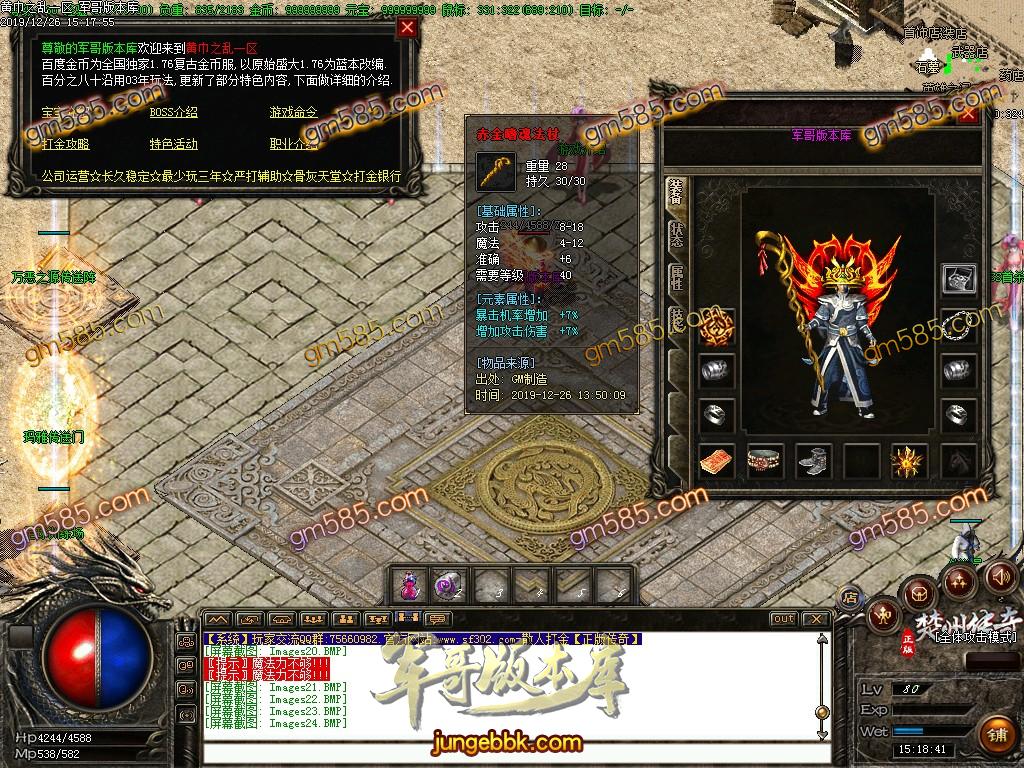Viewport: 1024px width, 768px height.
Task: Use the red potion in the hotbar
Action: coord(408,585)
